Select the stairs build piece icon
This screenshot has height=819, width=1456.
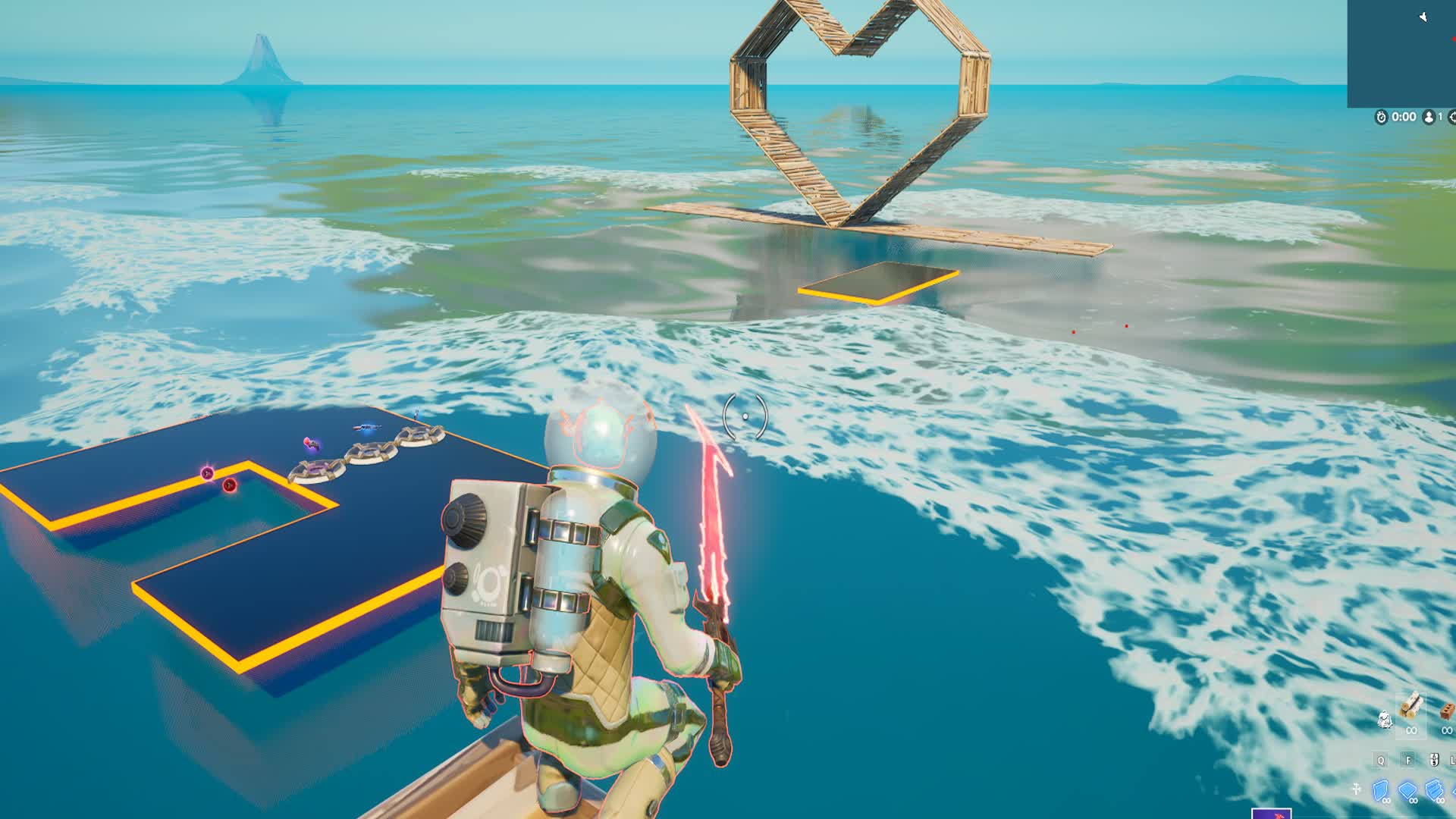[x=1435, y=789]
